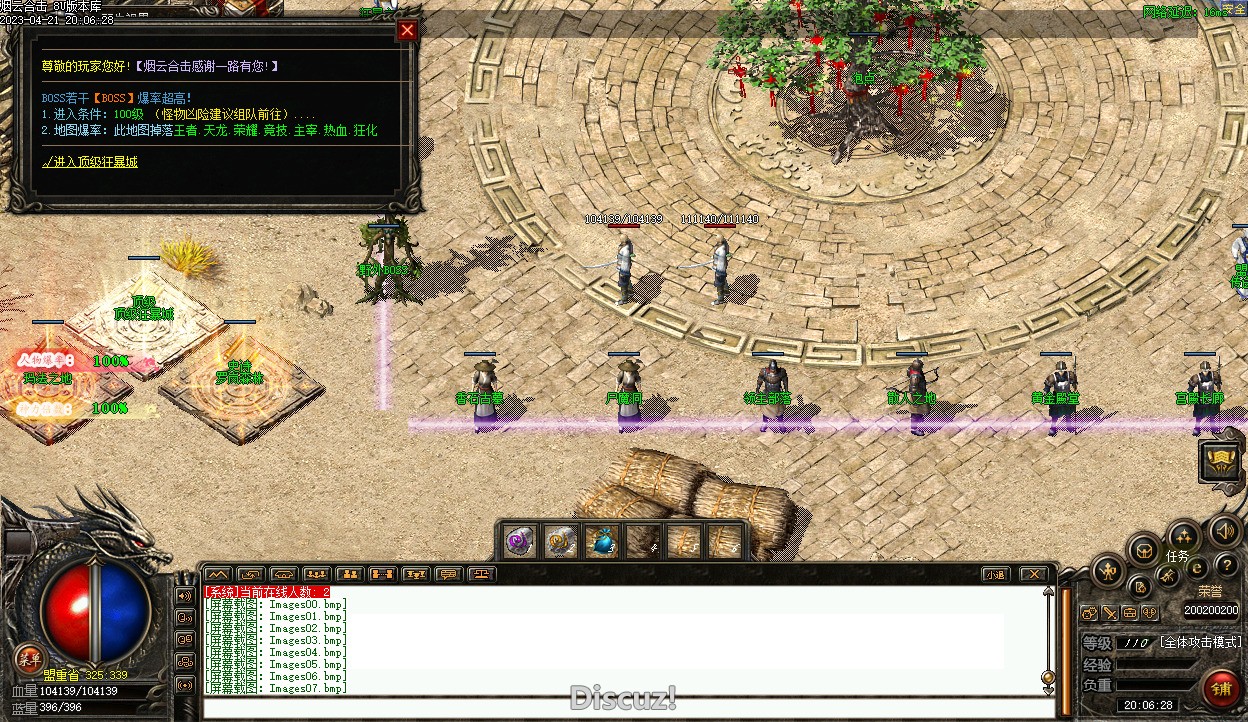Close the chat panel with its X button
Image resolution: width=1248 pixels, height=722 pixels.
(x=1033, y=574)
